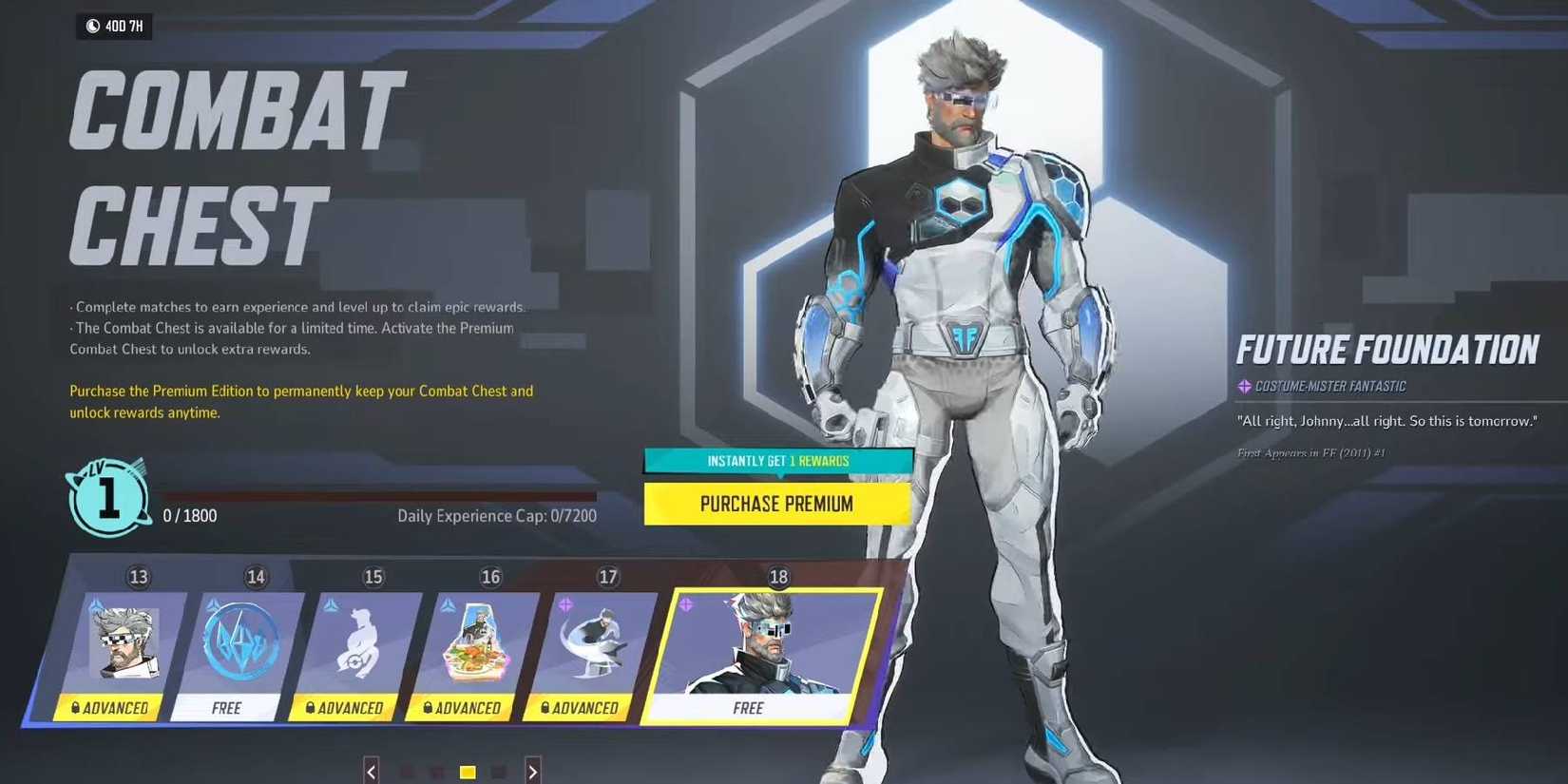The image size is (1568, 784).
Task: Toggle the lock on level 17 Advanced label
Action: coord(546,708)
